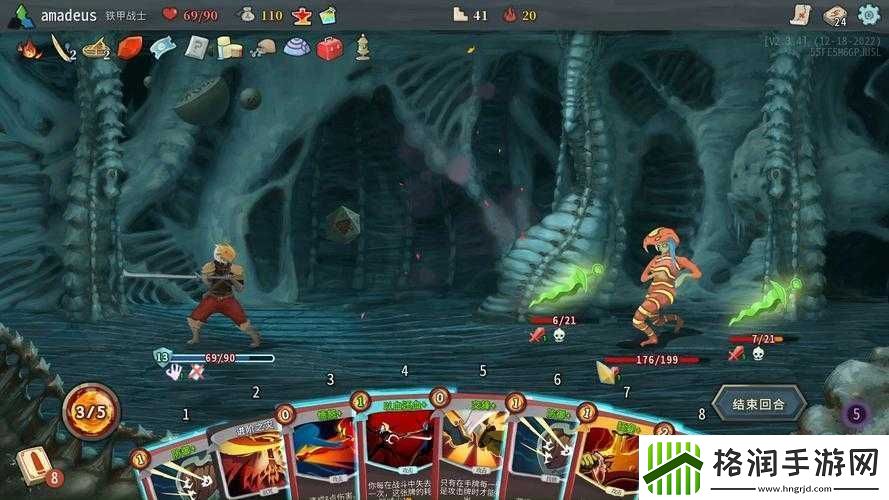
Task: Inspect the Question Card relic
Action: tap(197, 47)
